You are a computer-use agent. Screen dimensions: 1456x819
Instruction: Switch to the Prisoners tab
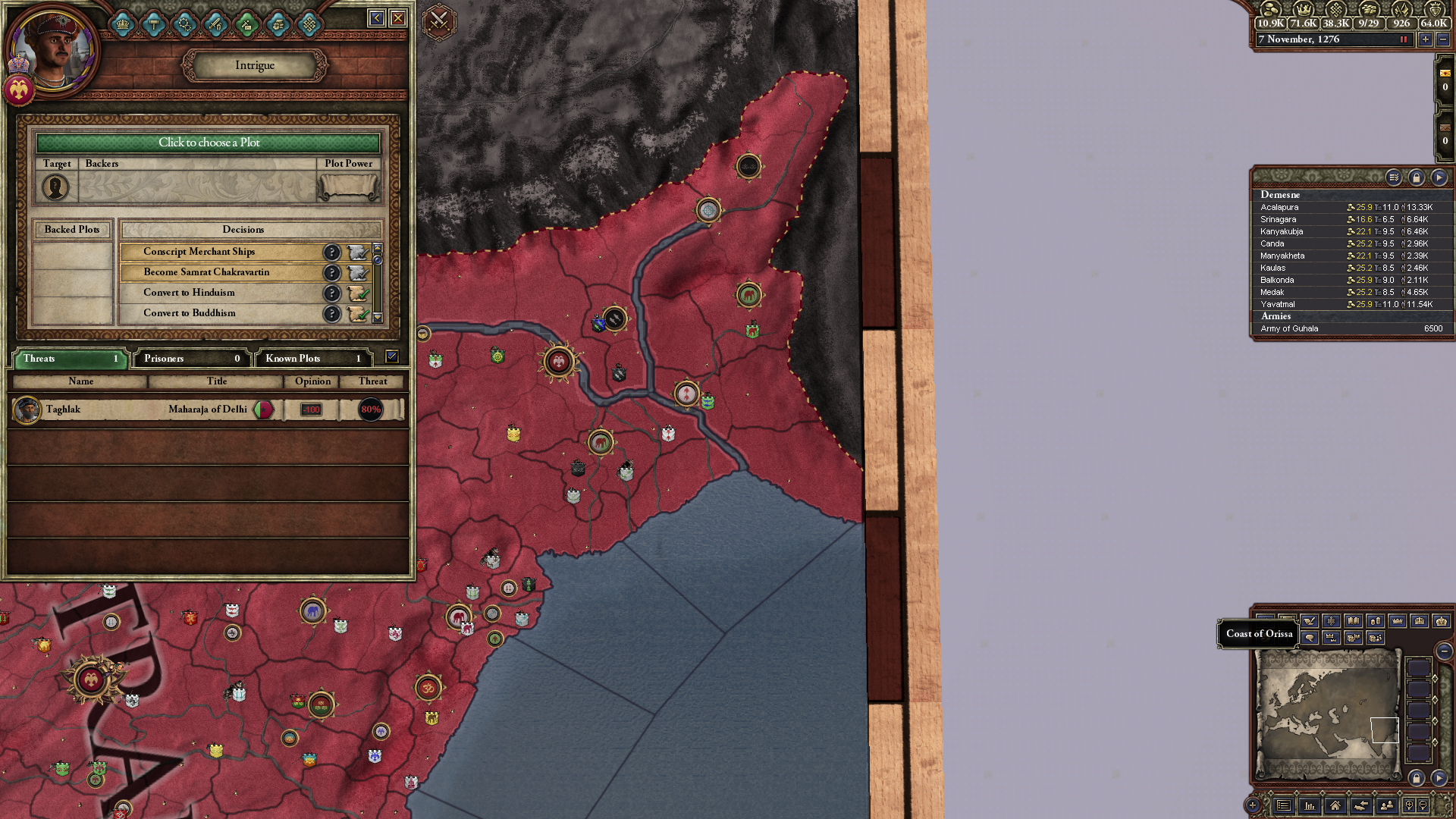click(190, 358)
